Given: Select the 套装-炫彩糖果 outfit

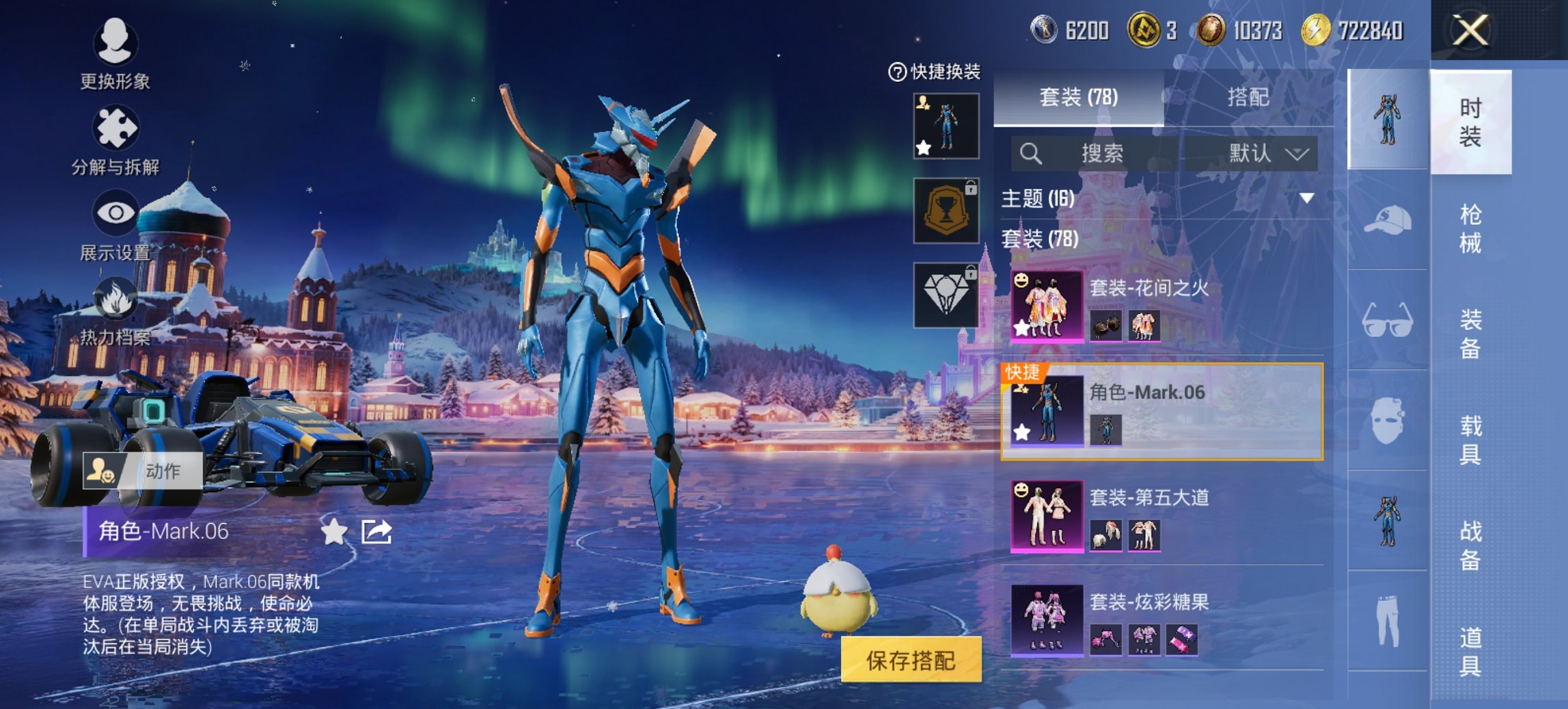Looking at the screenshot, I should point(1161,620).
